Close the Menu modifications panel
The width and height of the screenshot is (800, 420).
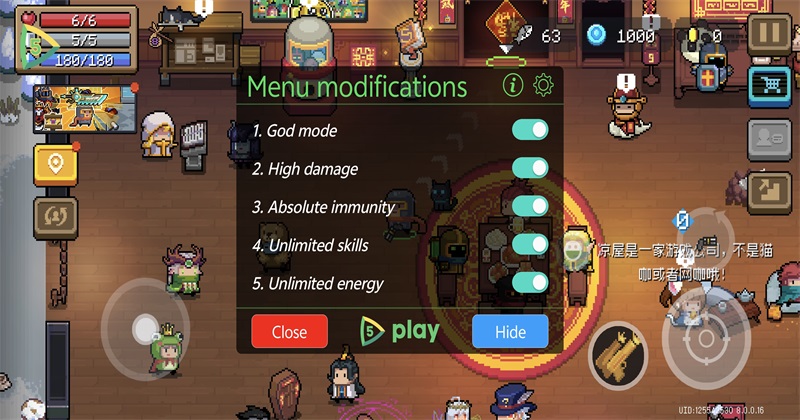coord(289,332)
